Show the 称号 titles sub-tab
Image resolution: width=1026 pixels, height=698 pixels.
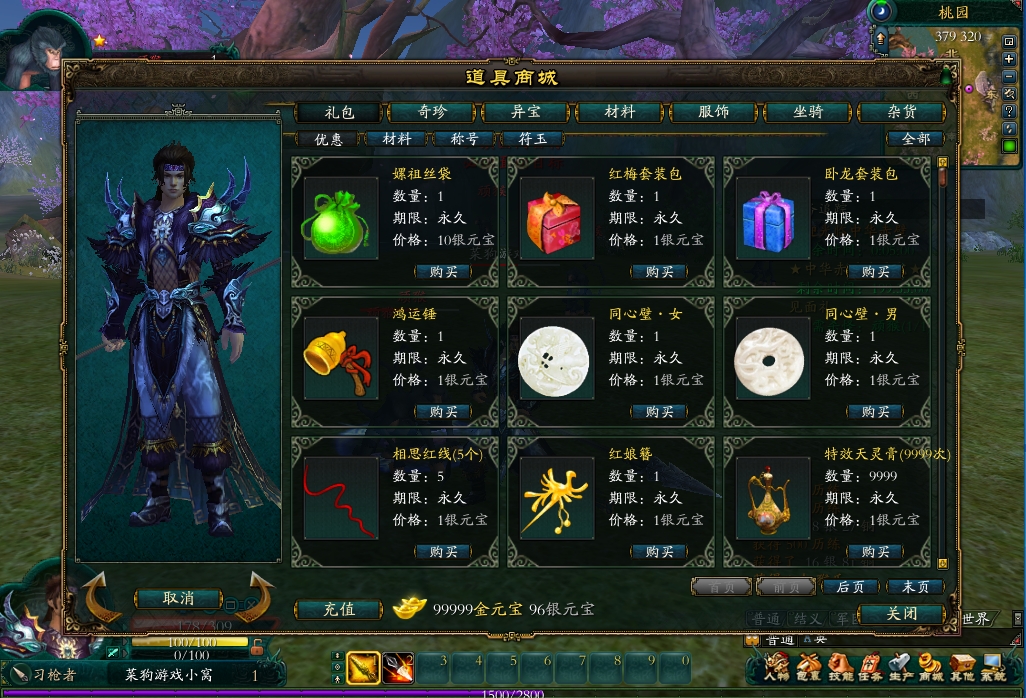tap(465, 139)
